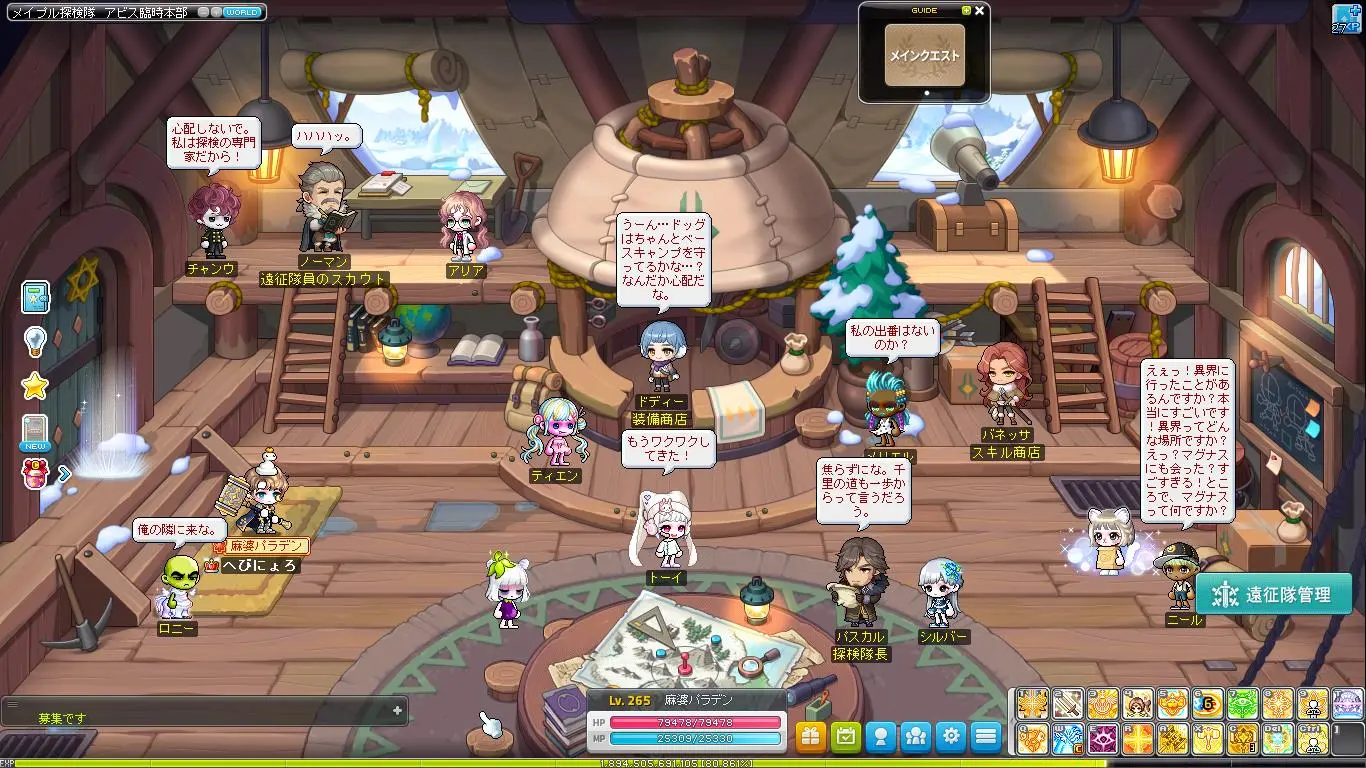Activate the purple eye skill icon
This screenshot has width=1366, height=768.
1103,740
